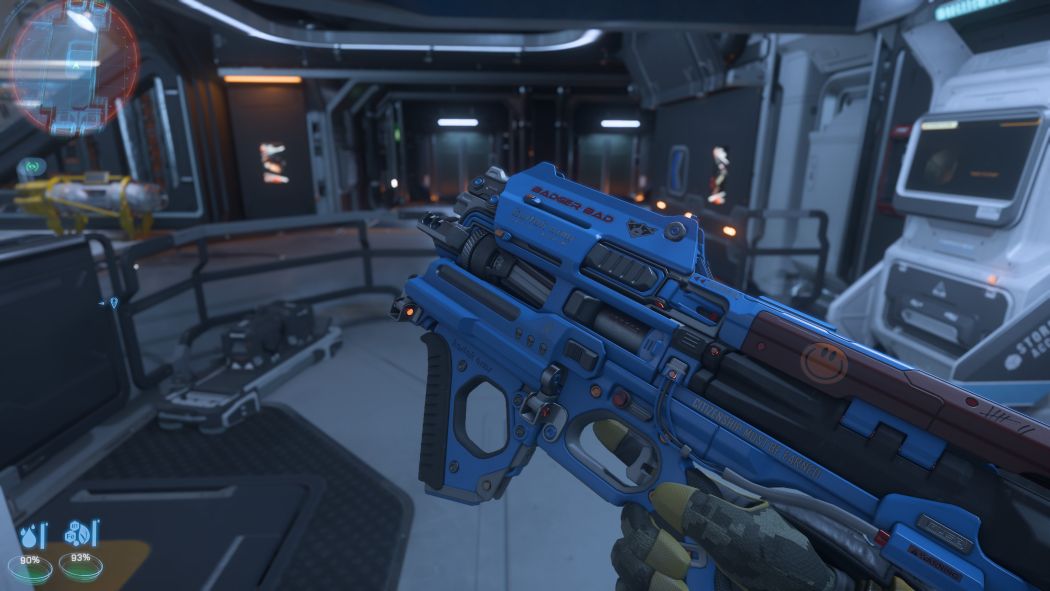Click the green signal status icon
This screenshot has height=591, width=1050.
[x=32, y=165]
